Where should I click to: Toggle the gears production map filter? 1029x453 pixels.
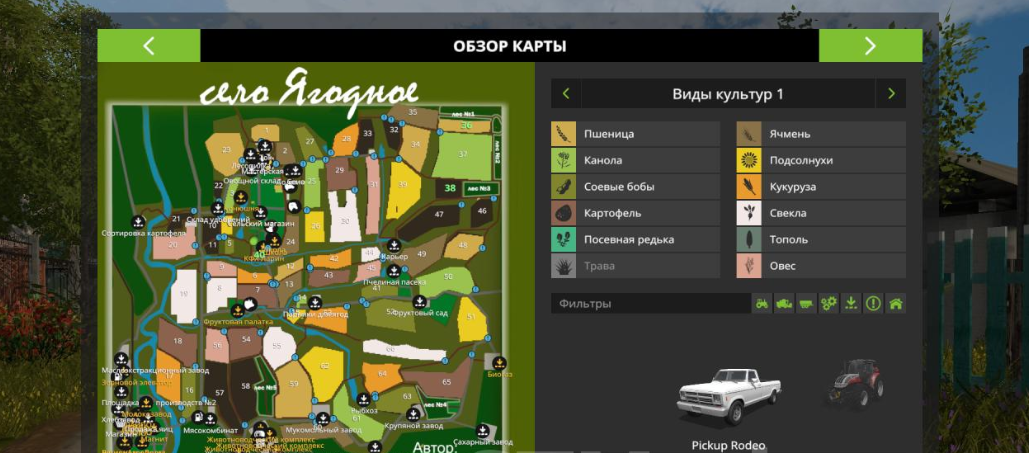[x=828, y=304]
